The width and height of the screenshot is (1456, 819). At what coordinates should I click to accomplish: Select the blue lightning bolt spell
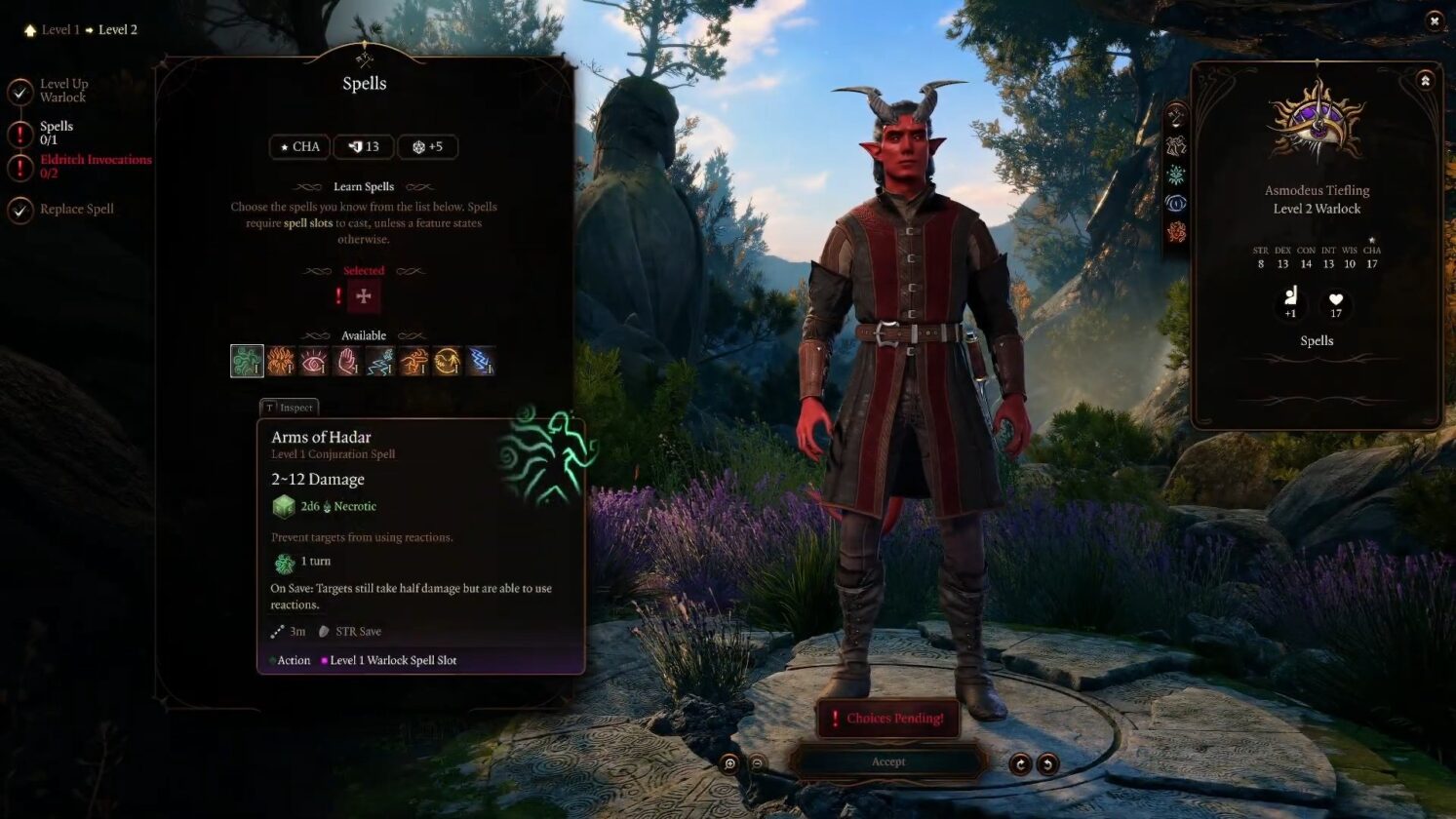pyautogui.click(x=481, y=361)
